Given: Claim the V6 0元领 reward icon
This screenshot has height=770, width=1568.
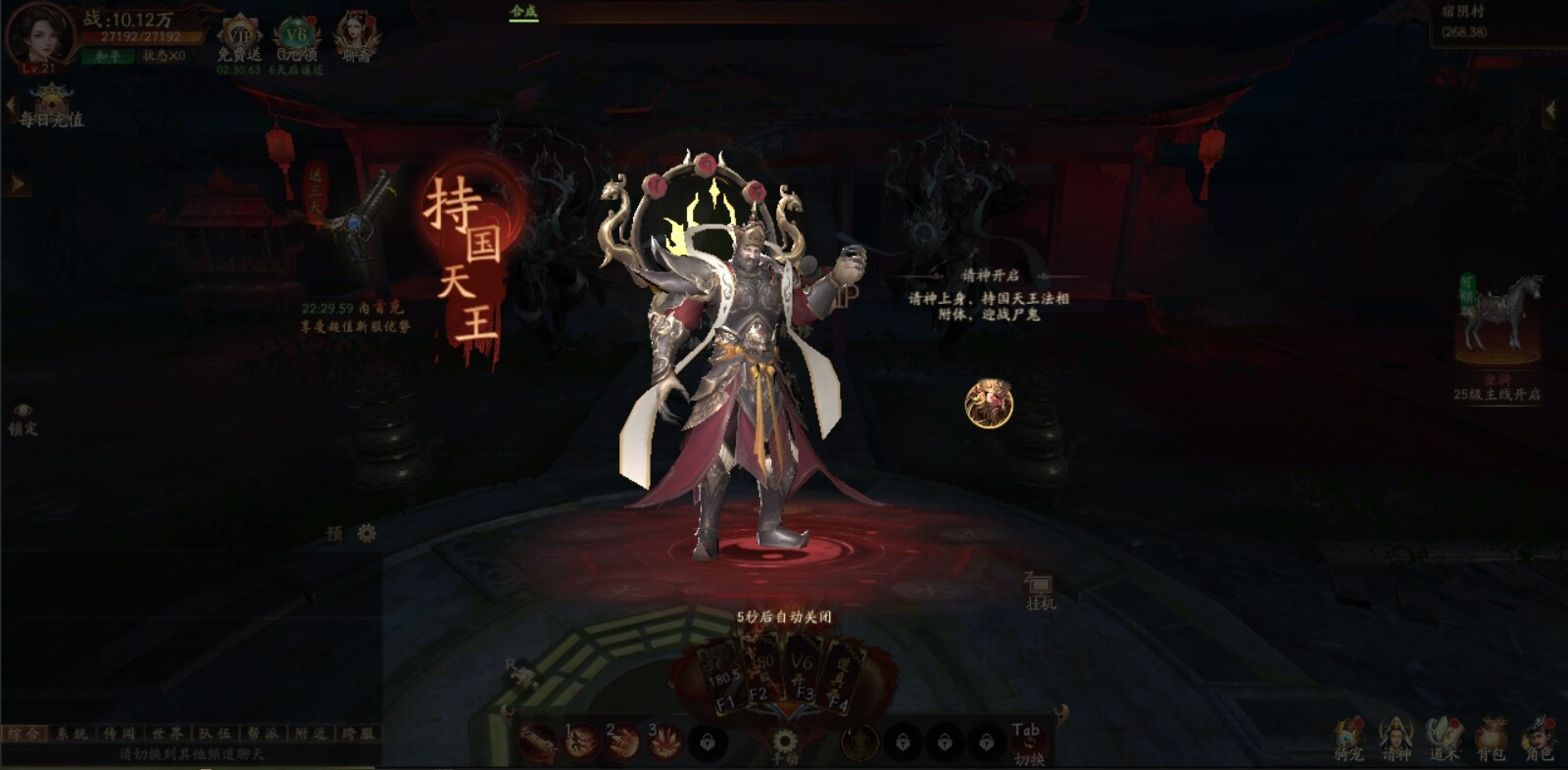Looking at the screenshot, I should coord(296,37).
